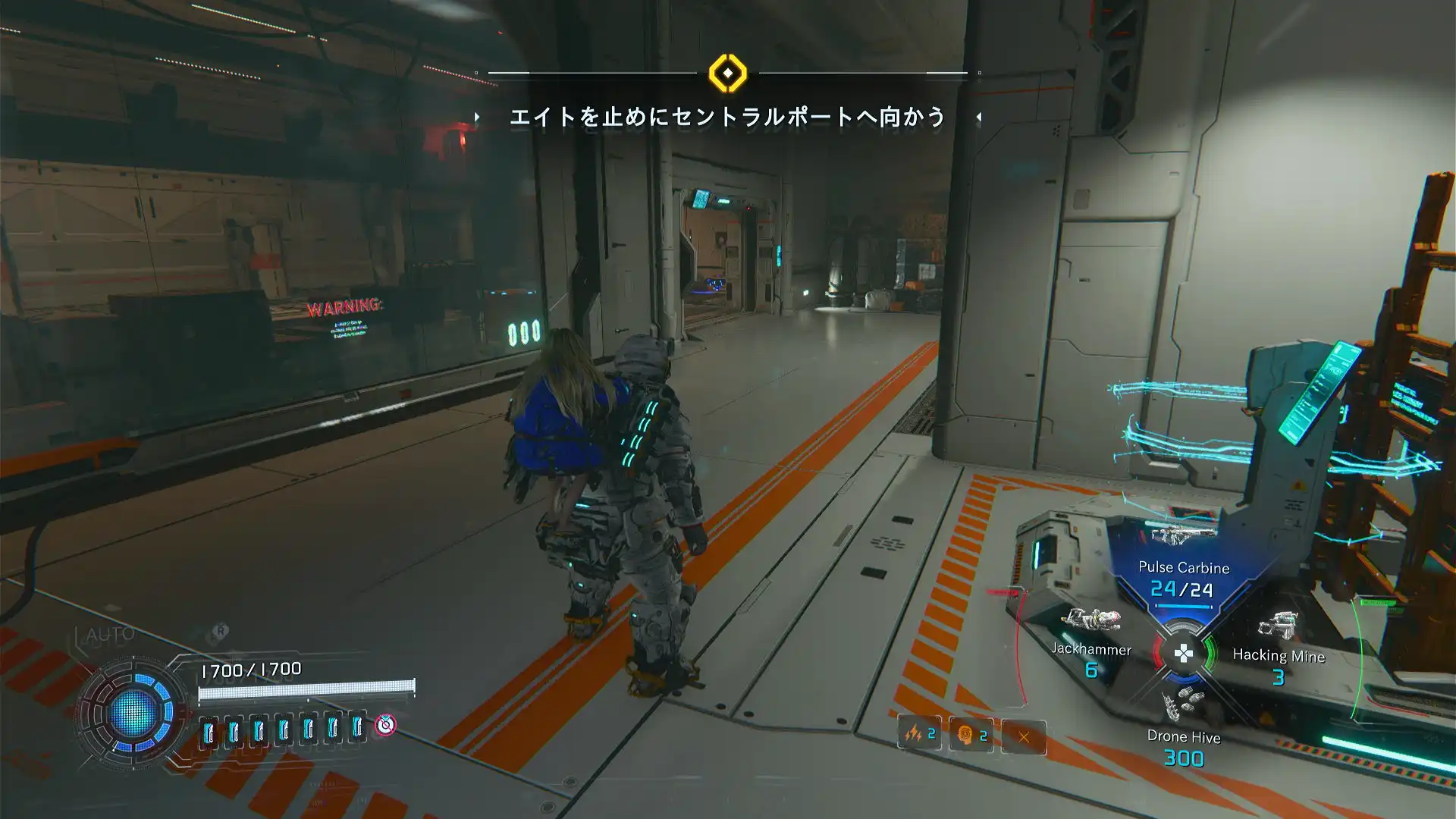Toggle the empty X consumable slot

pyautogui.click(x=1025, y=735)
